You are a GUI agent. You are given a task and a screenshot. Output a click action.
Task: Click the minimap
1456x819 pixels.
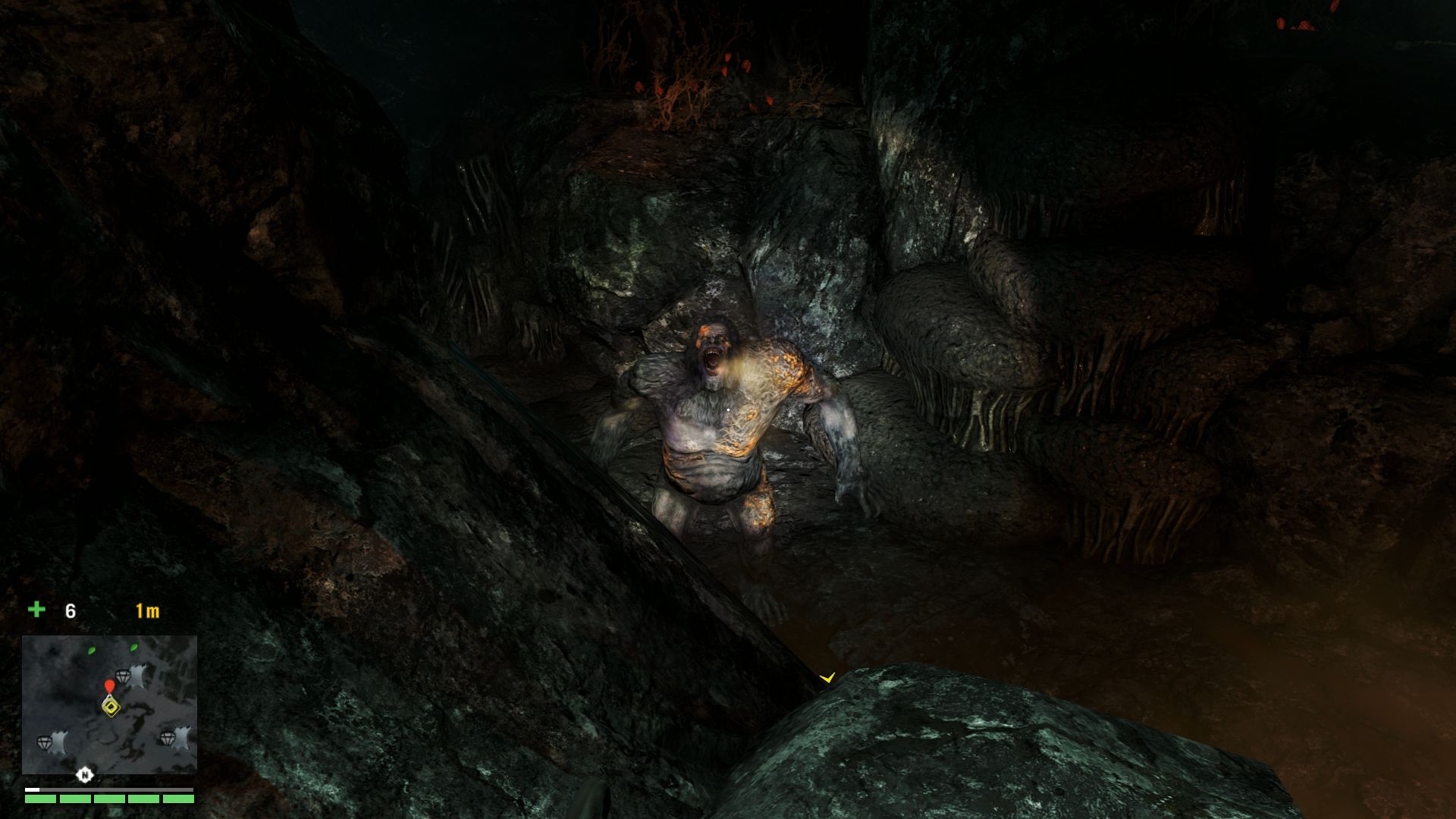pos(109,704)
